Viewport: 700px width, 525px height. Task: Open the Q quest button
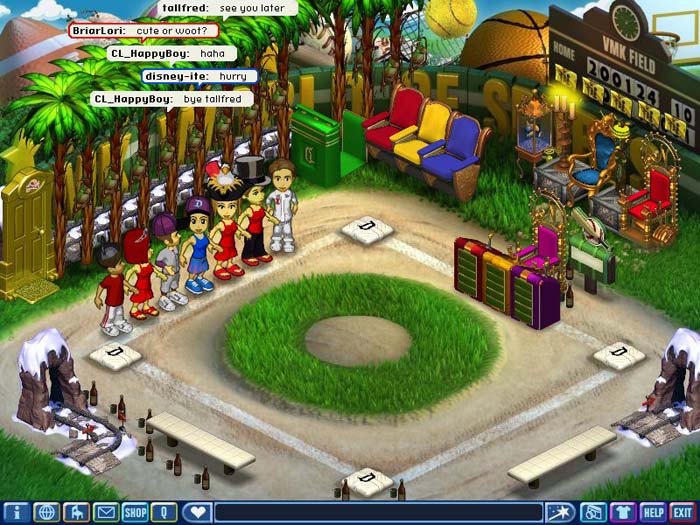pyautogui.click(x=165, y=513)
